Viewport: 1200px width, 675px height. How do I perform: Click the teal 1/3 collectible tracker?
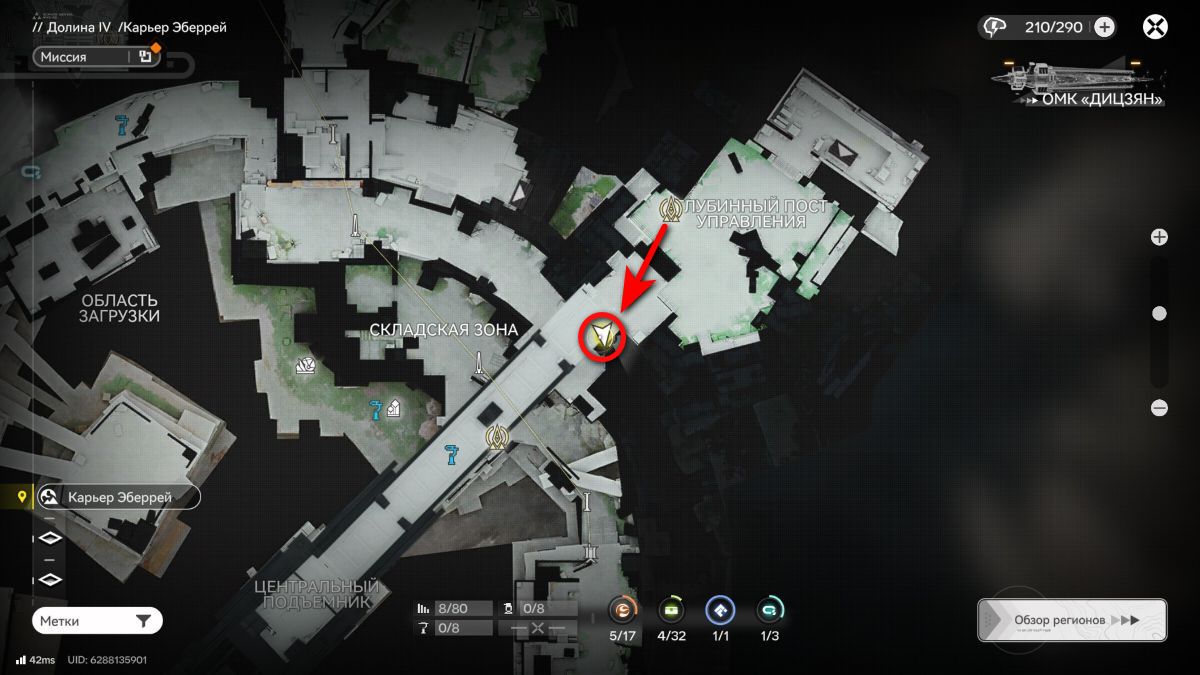coord(769,610)
